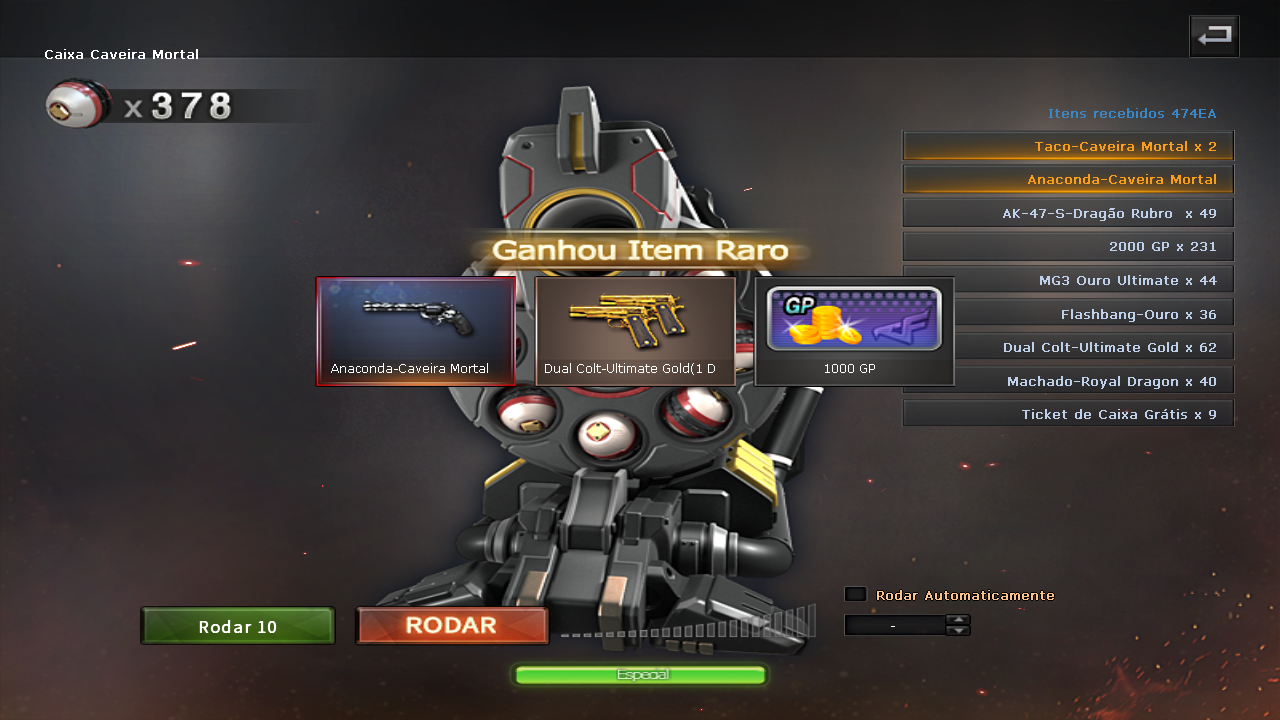Select Taco-Caveira Mortal x 2 list row

(1068, 146)
